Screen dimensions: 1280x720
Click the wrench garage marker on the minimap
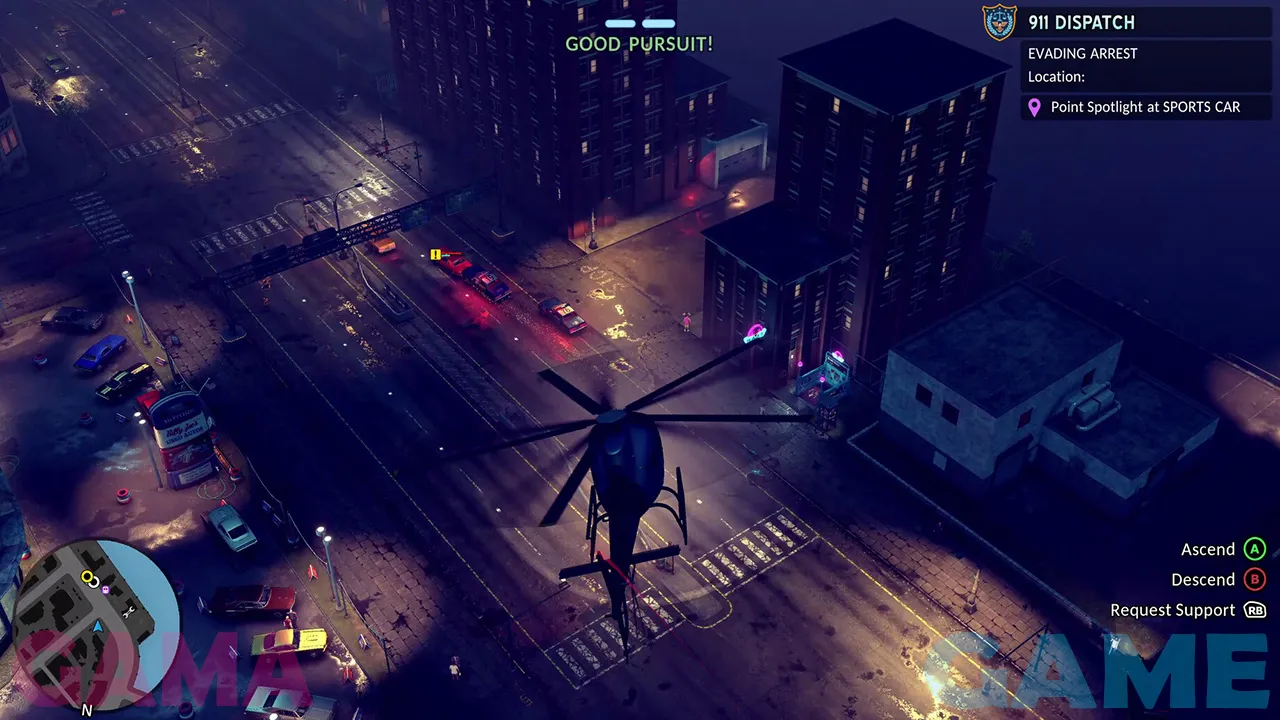(128, 611)
